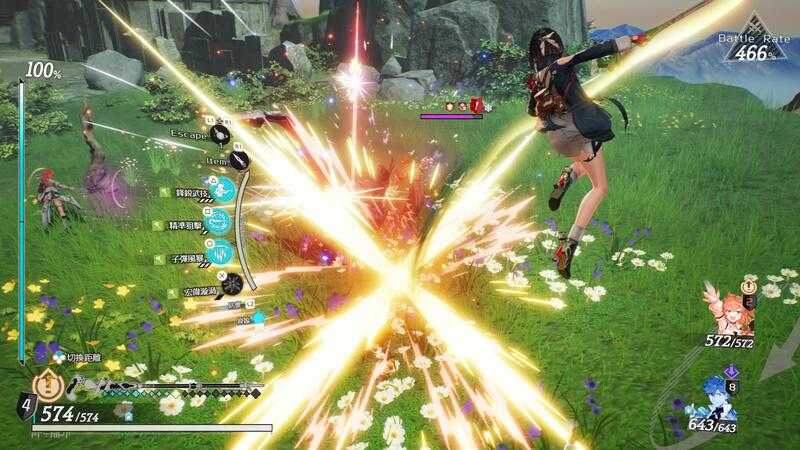Screen dimensions: 800x450
Task: Choose the 宏偉漩渦 command icon
Action: 231,282
